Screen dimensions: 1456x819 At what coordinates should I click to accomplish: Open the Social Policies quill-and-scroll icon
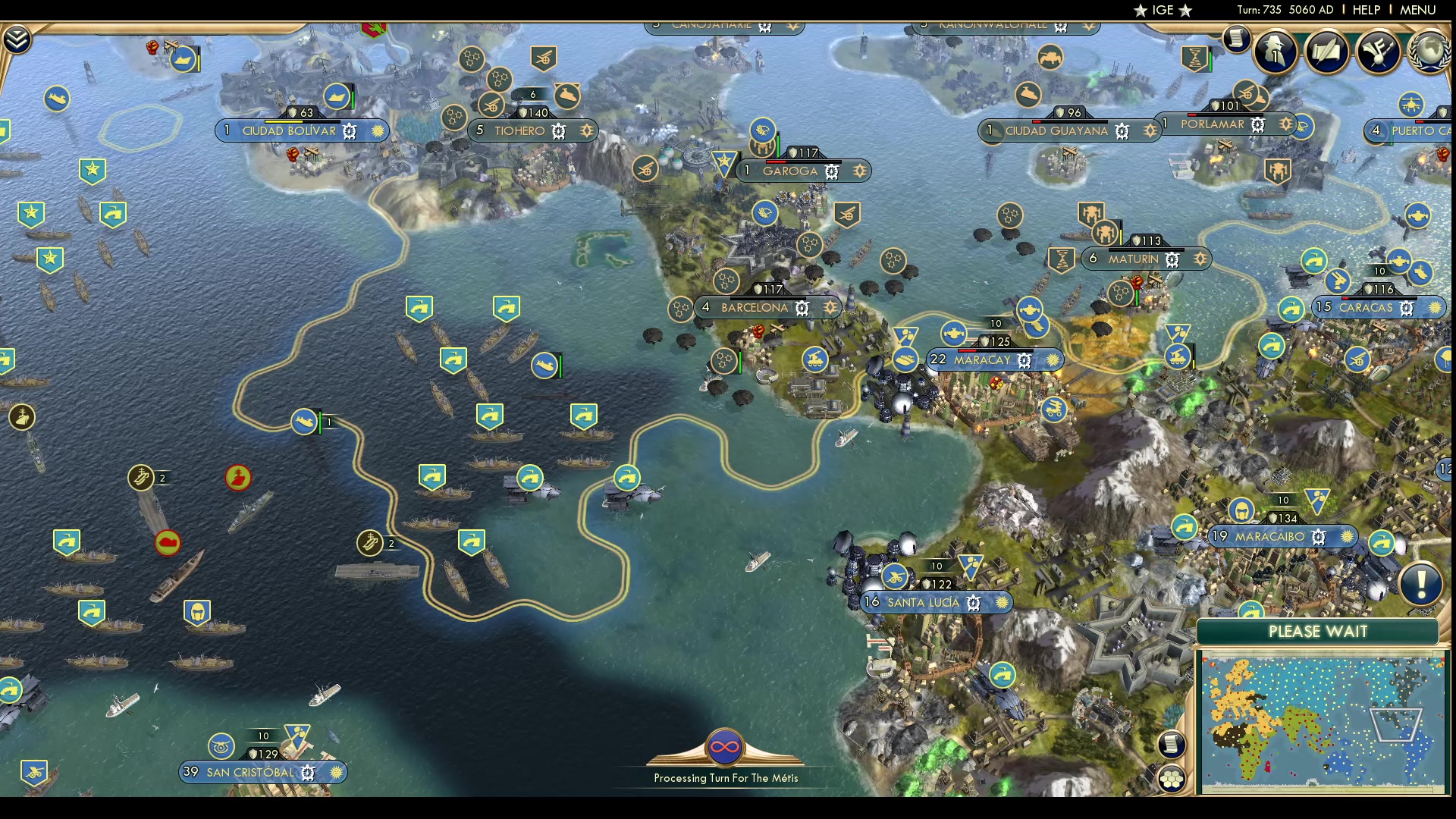[1328, 52]
